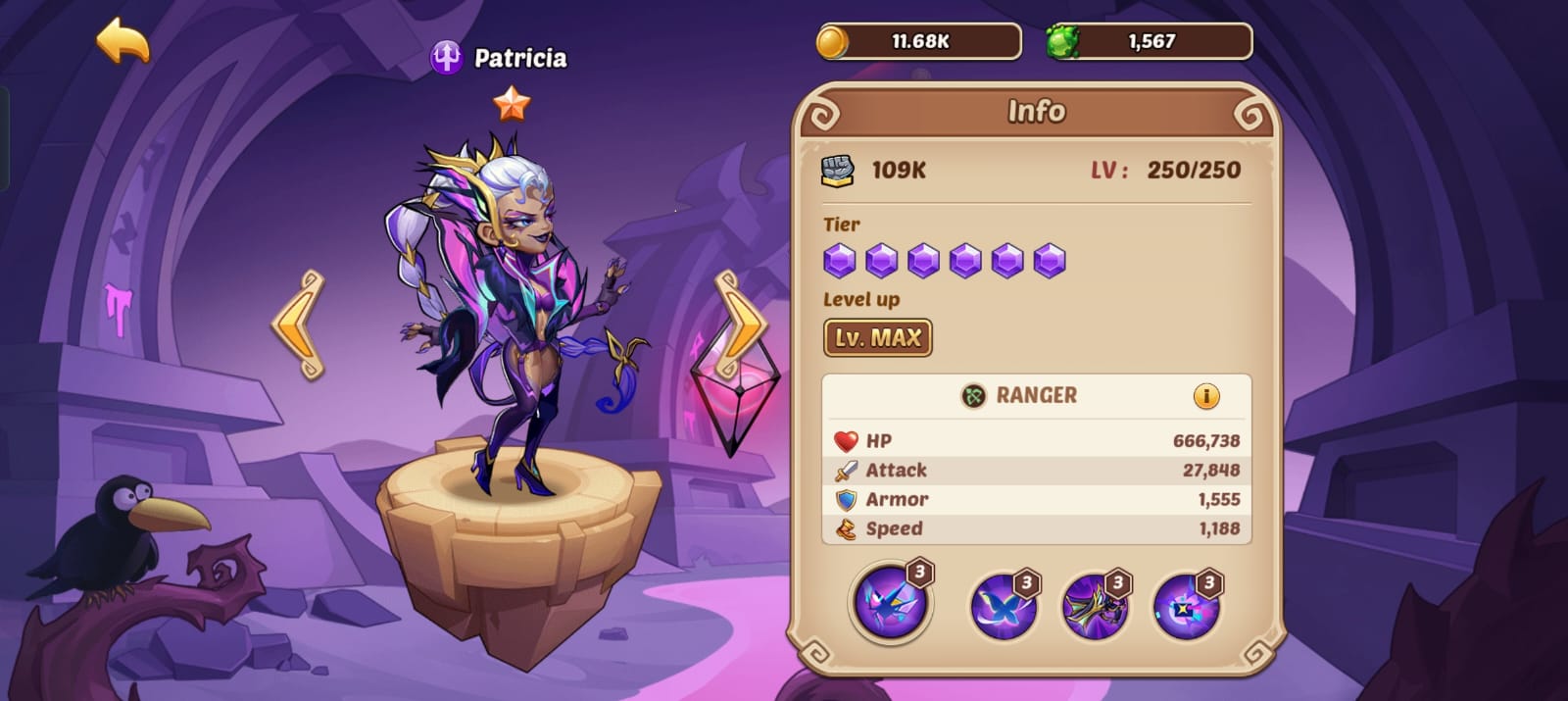Image resolution: width=1568 pixels, height=701 pixels.
Task: Click the Abyss faction trident icon
Action: (446, 58)
